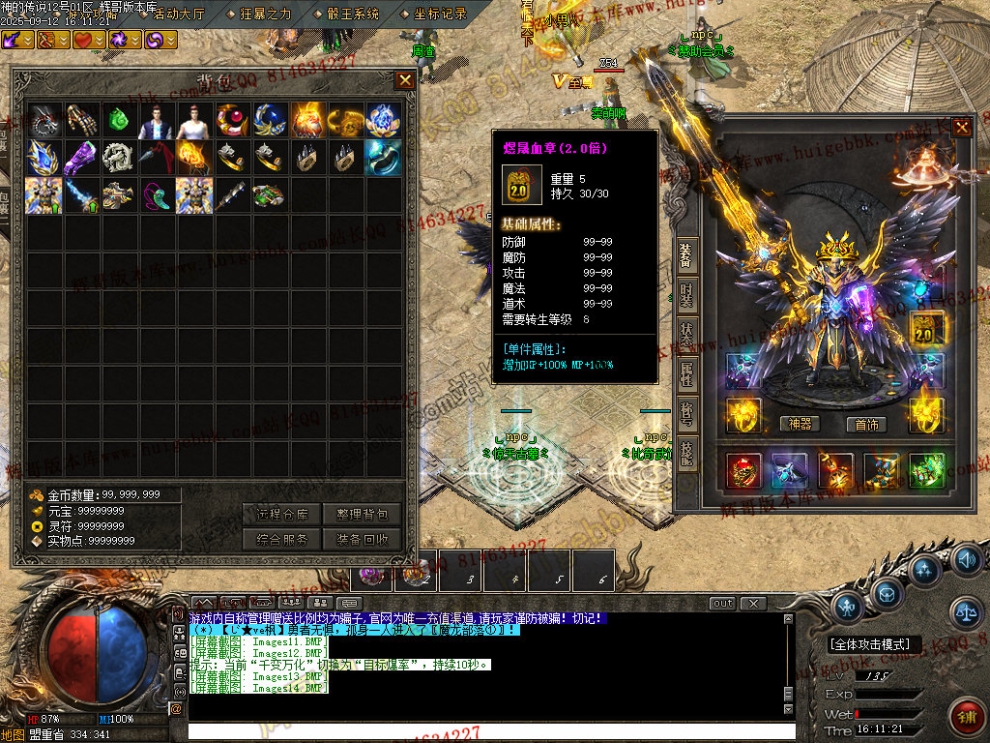
Task: Close the character equipment panel
Action: click(961, 128)
